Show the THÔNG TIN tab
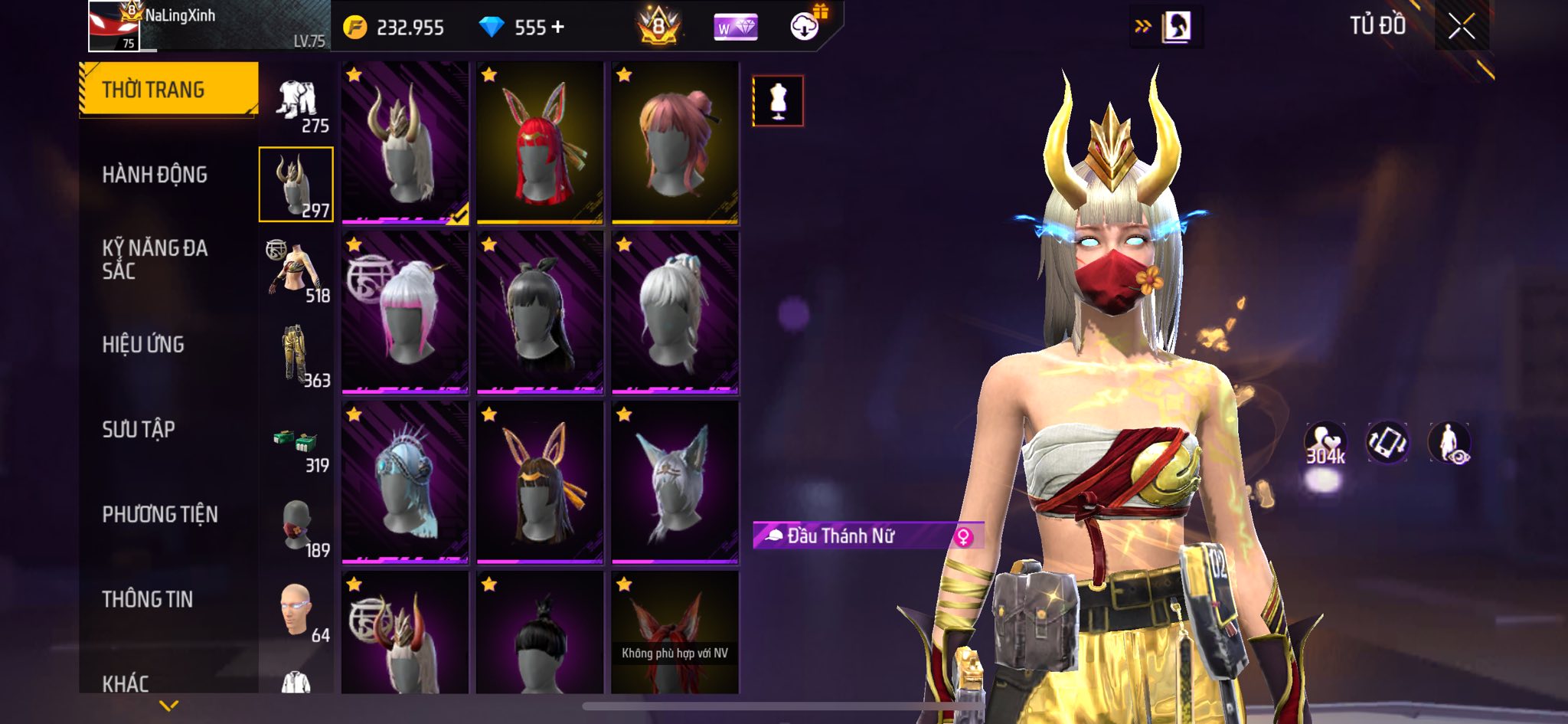Screen dimensions: 1568x724 (x=148, y=599)
